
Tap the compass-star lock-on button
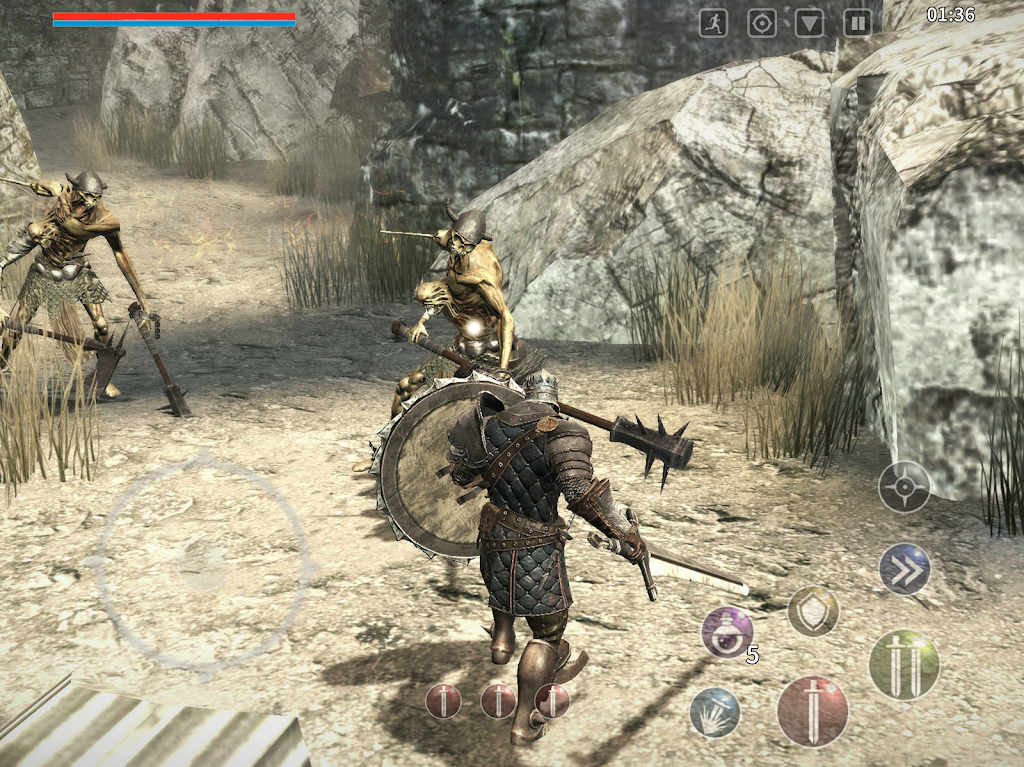point(904,488)
